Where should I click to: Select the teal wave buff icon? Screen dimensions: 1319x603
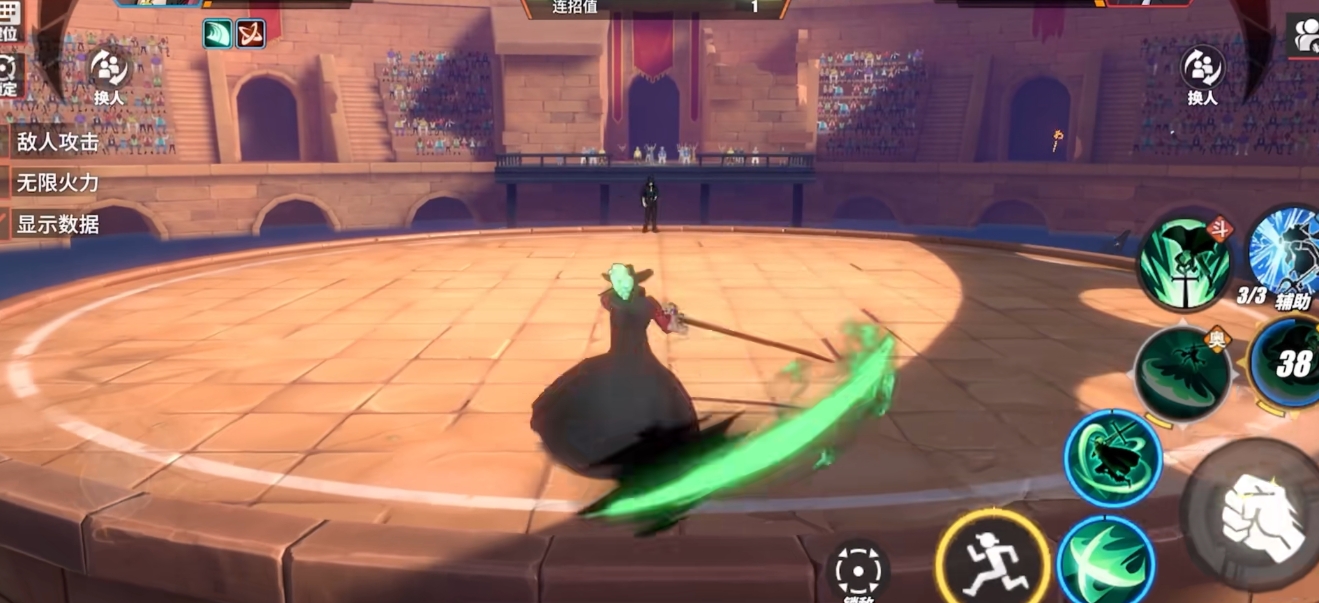(x=217, y=34)
